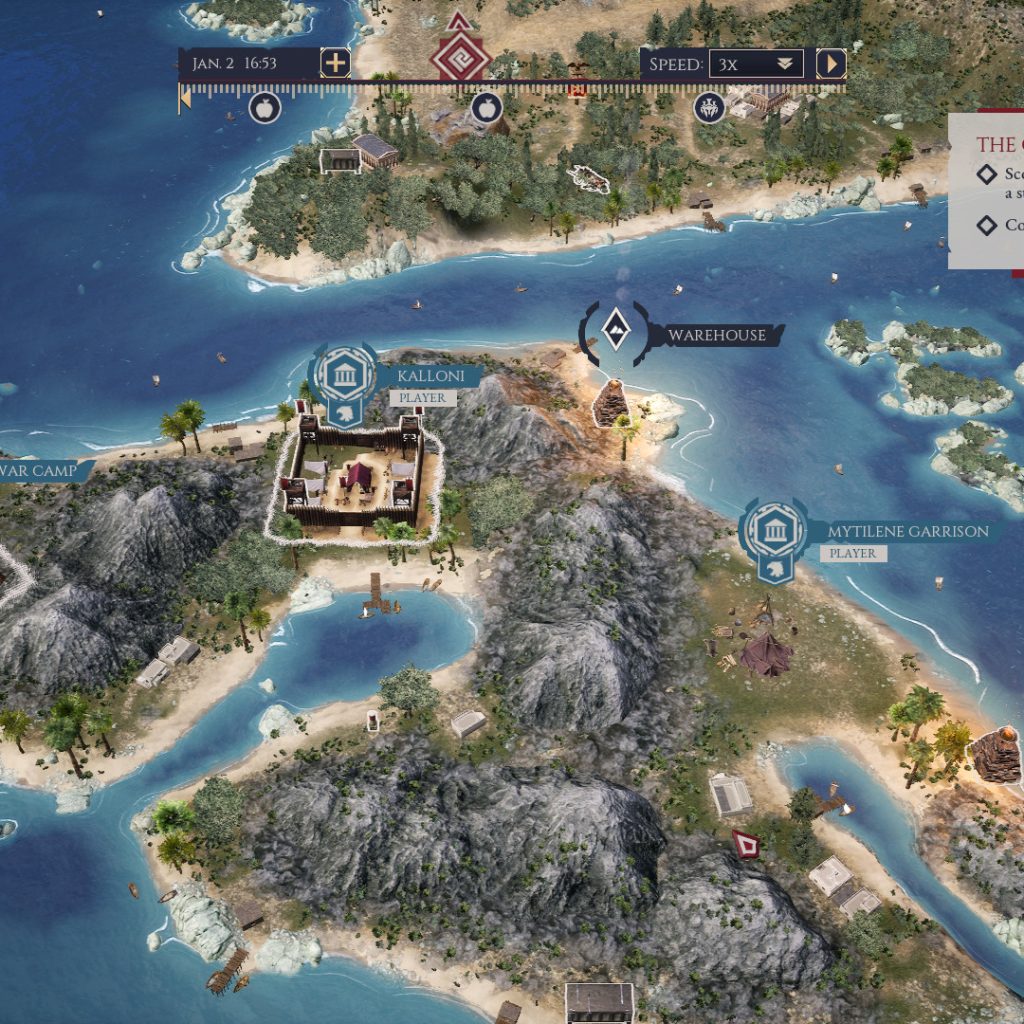The image size is (1024, 1024).
Task: Select the War Camp map label
Action: point(40,470)
